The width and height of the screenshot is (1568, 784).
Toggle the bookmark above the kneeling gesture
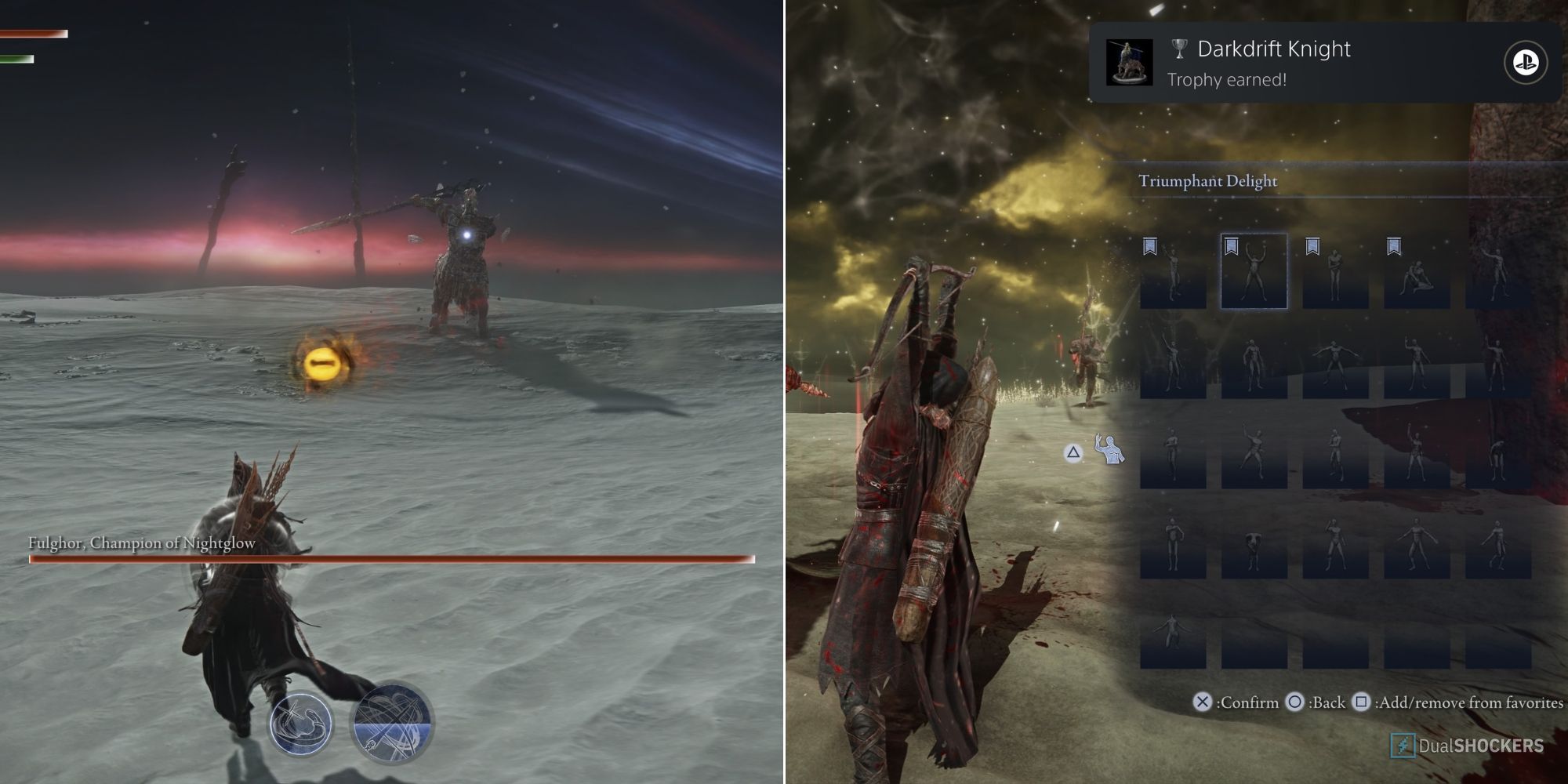(1394, 245)
